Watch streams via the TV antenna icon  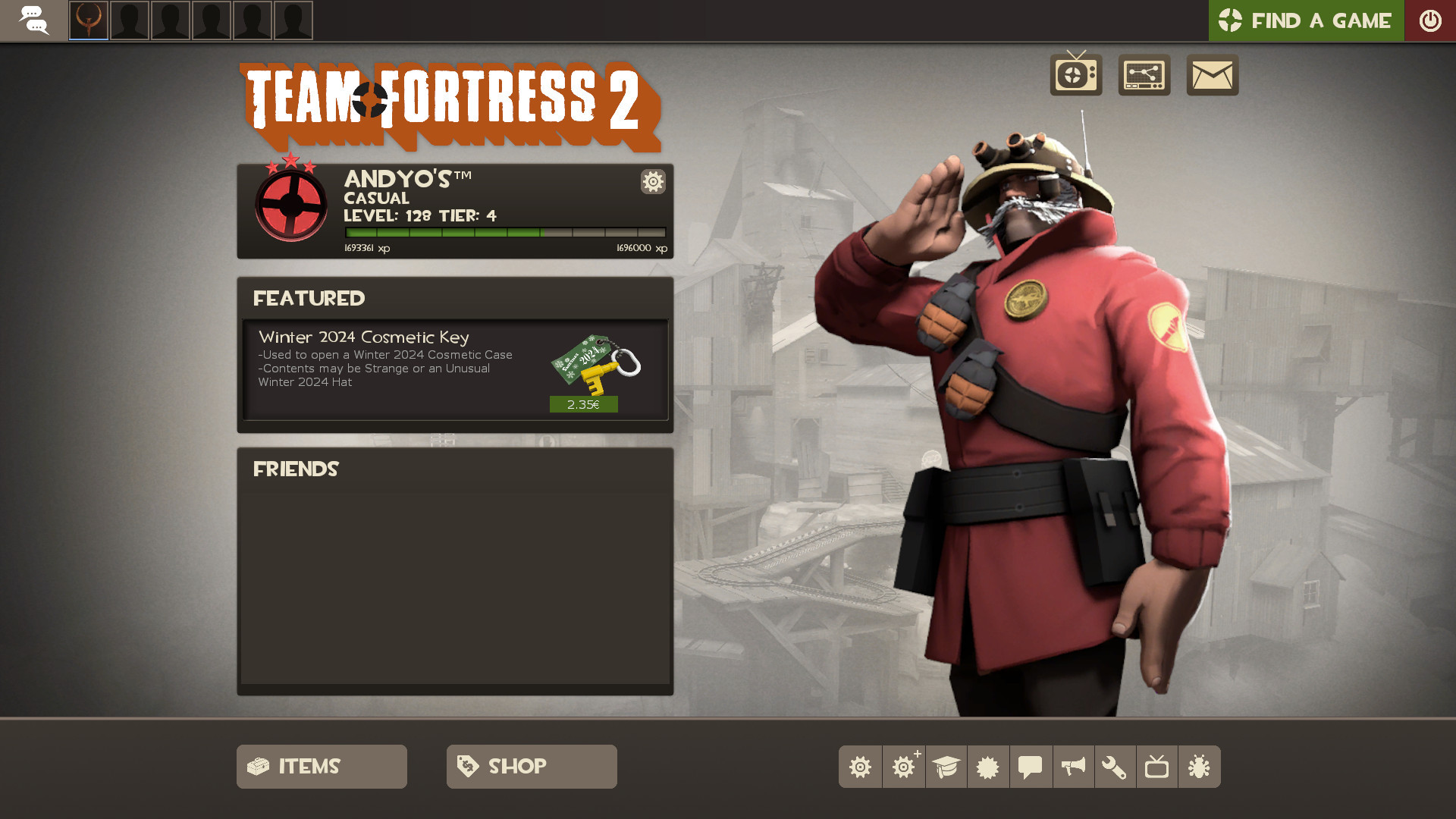[1076, 75]
